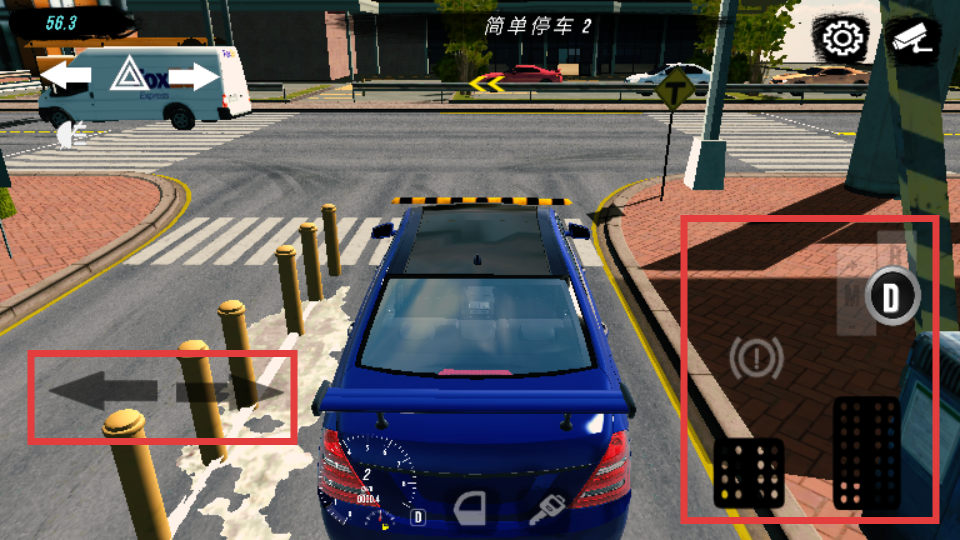Steer right with the dark arrow

(230, 391)
